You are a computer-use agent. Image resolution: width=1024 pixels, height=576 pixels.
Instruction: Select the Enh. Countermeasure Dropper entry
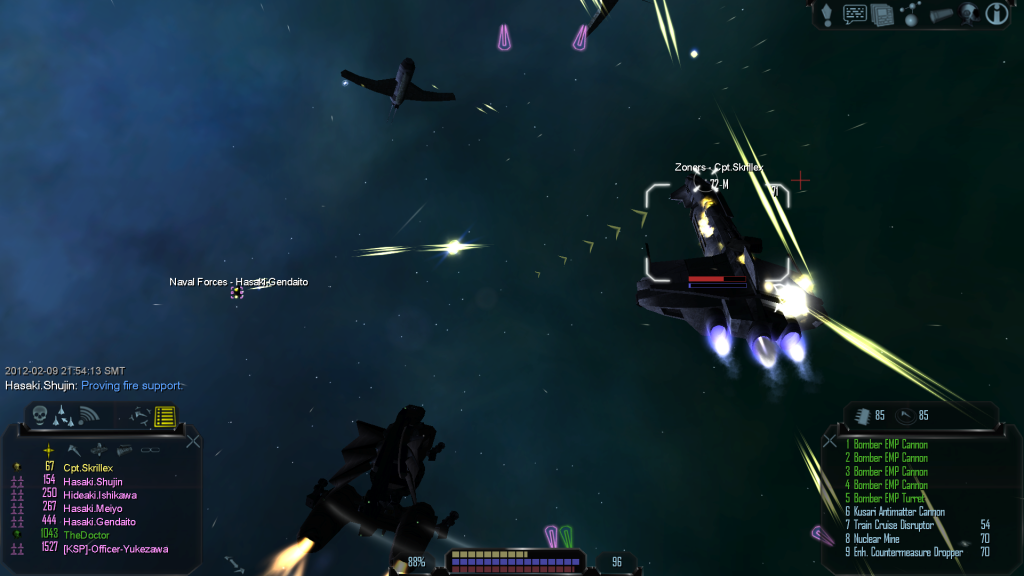(907, 552)
